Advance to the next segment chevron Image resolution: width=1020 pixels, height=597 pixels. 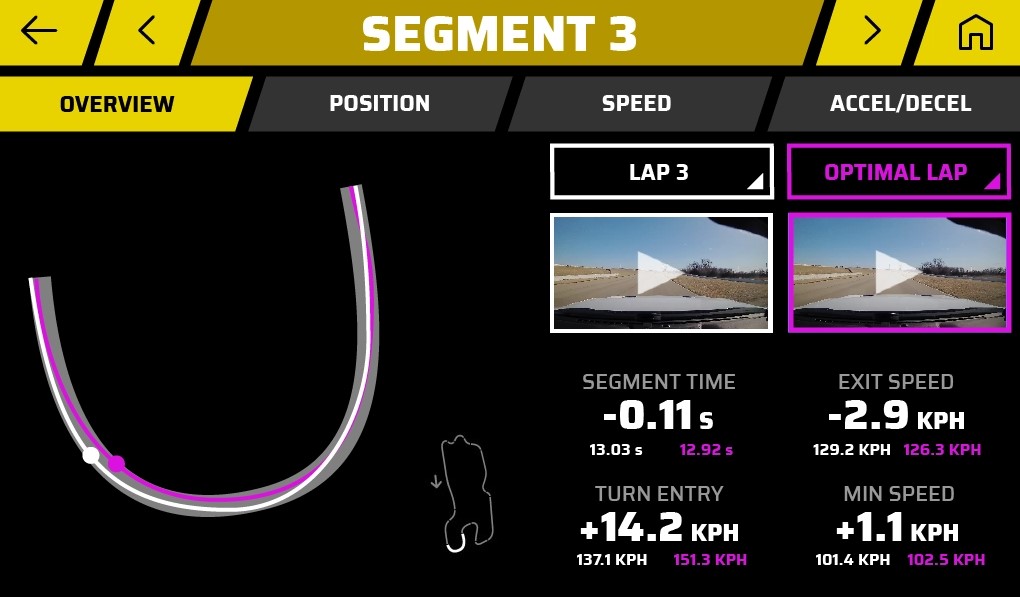click(872, 31)
